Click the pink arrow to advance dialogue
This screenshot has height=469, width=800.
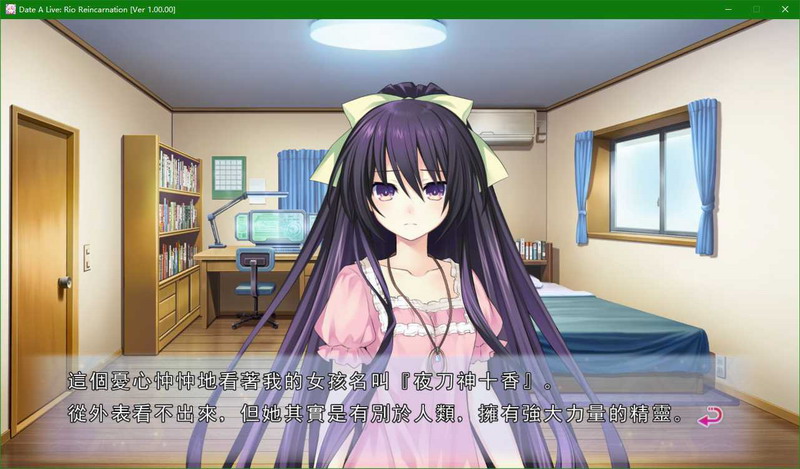point(710,417)
